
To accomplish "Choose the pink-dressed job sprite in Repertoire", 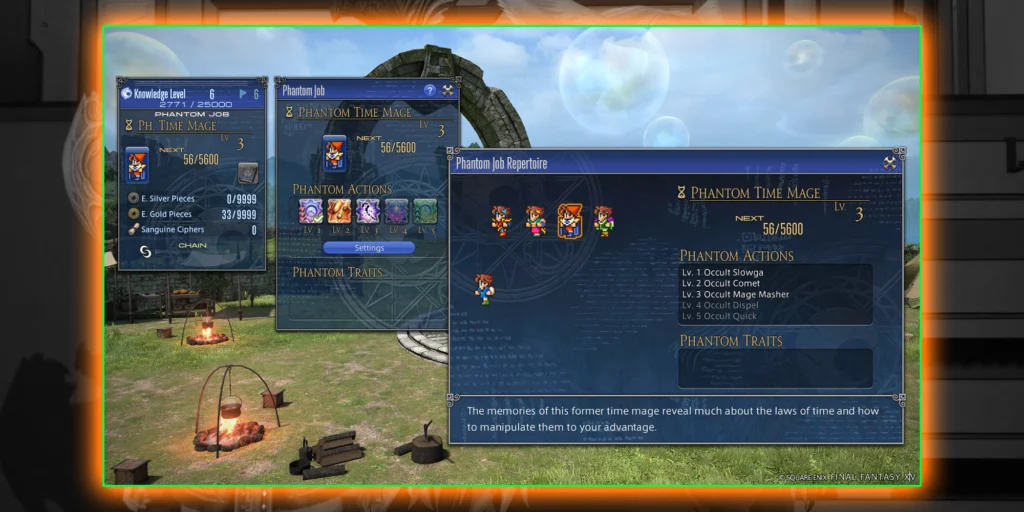I will (x=535, y=220).
